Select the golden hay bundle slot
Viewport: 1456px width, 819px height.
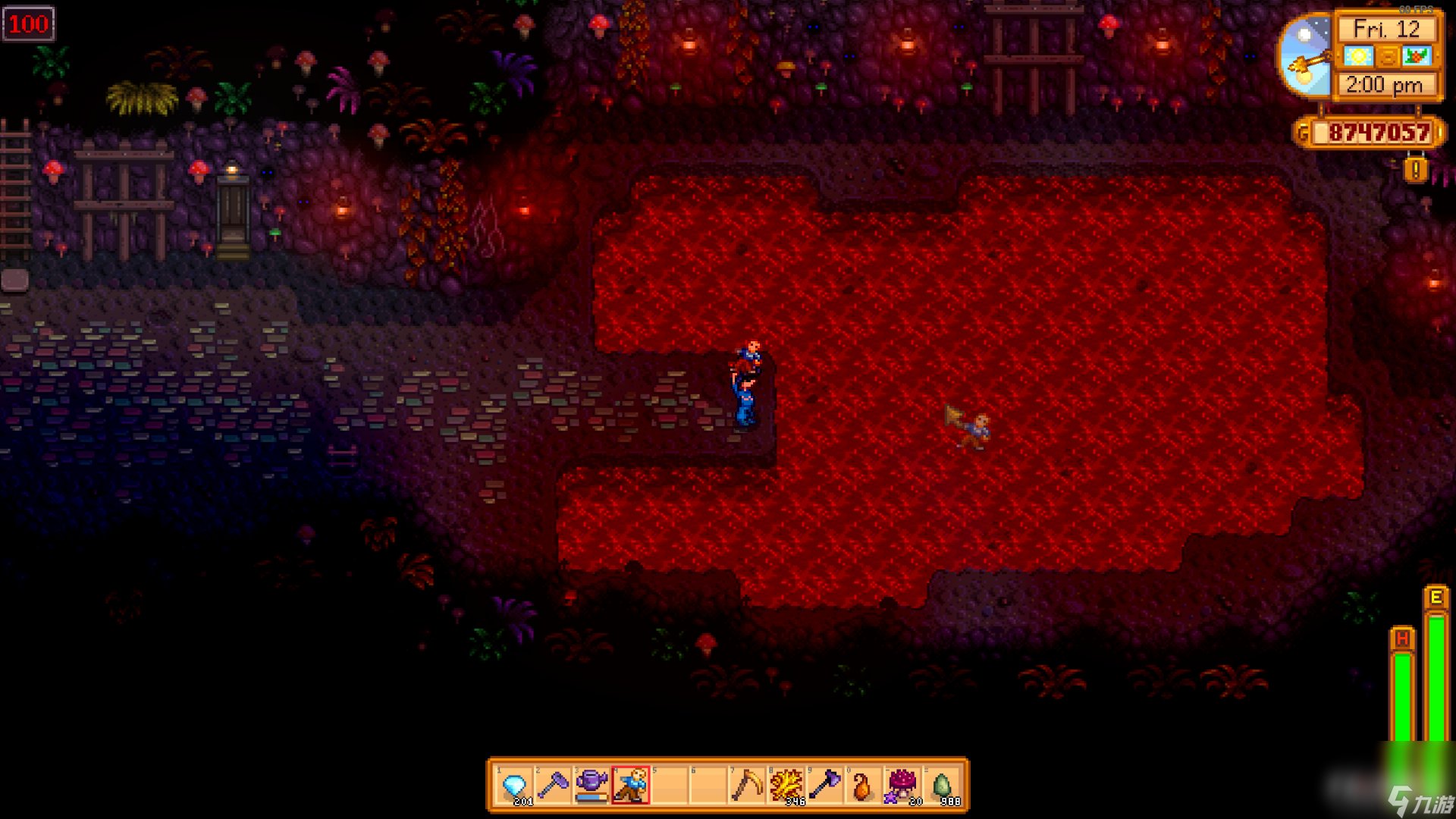click(786, 786)
